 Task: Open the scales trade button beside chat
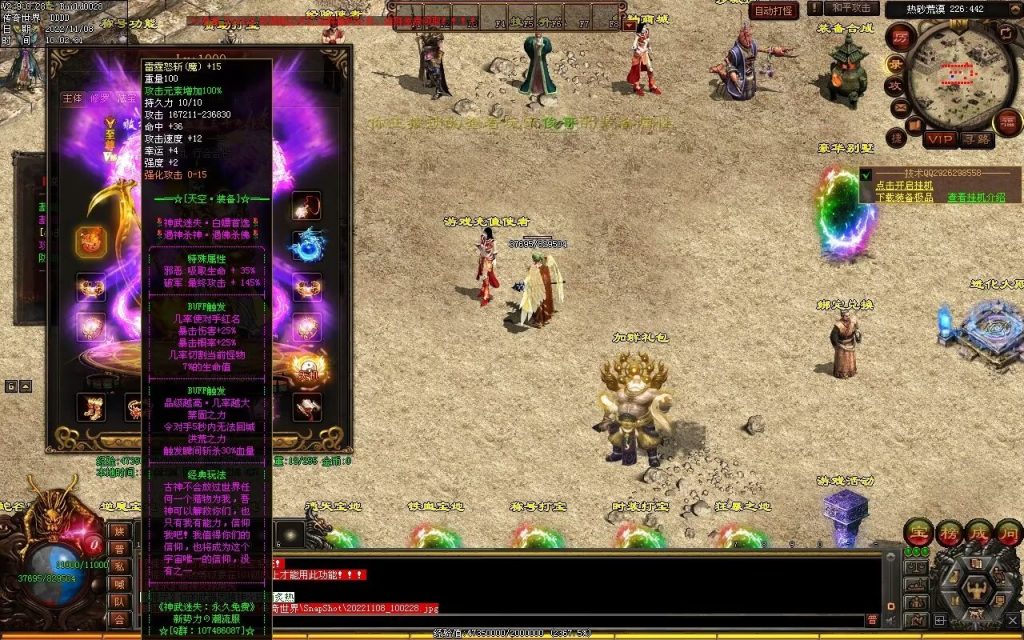click(914, 568)
